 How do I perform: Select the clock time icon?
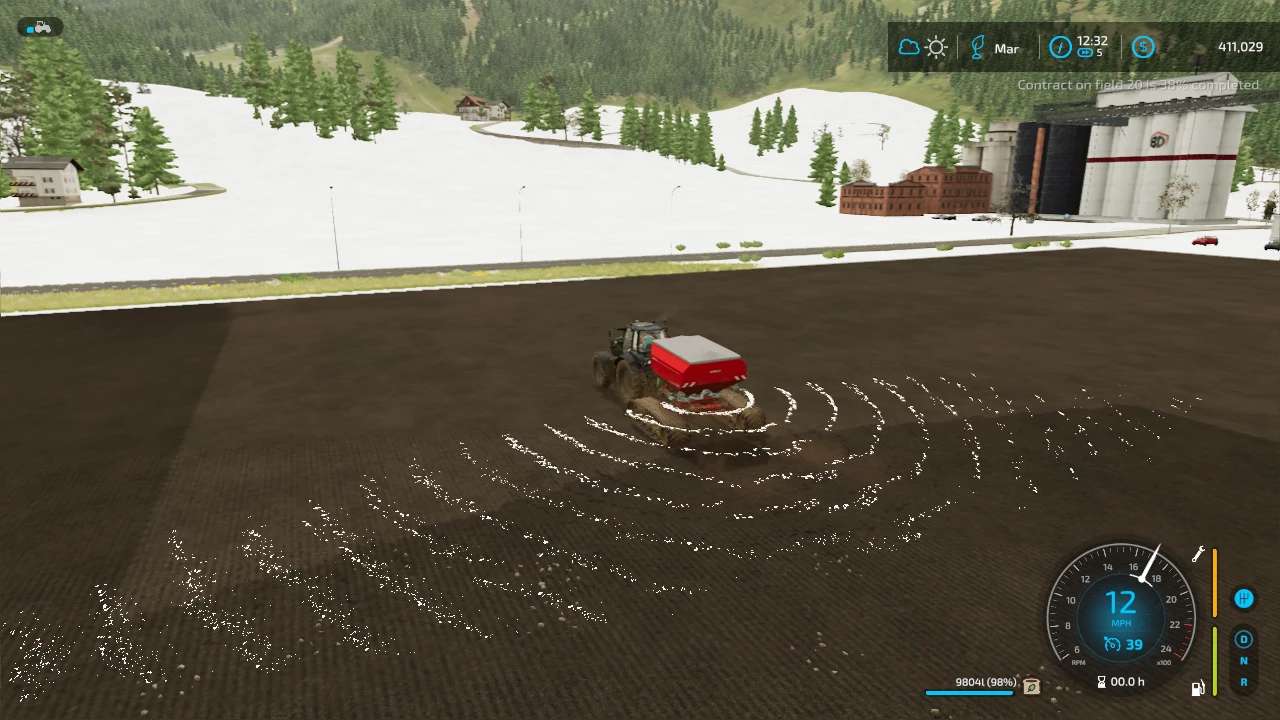coord(1060,48)
